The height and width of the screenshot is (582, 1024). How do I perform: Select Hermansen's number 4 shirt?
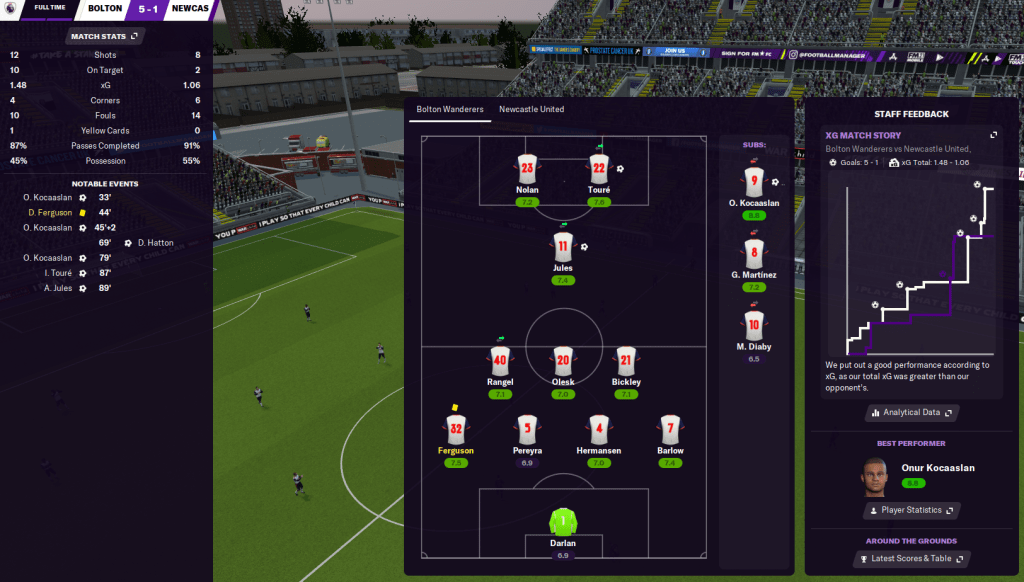click(x=599, y=429)
